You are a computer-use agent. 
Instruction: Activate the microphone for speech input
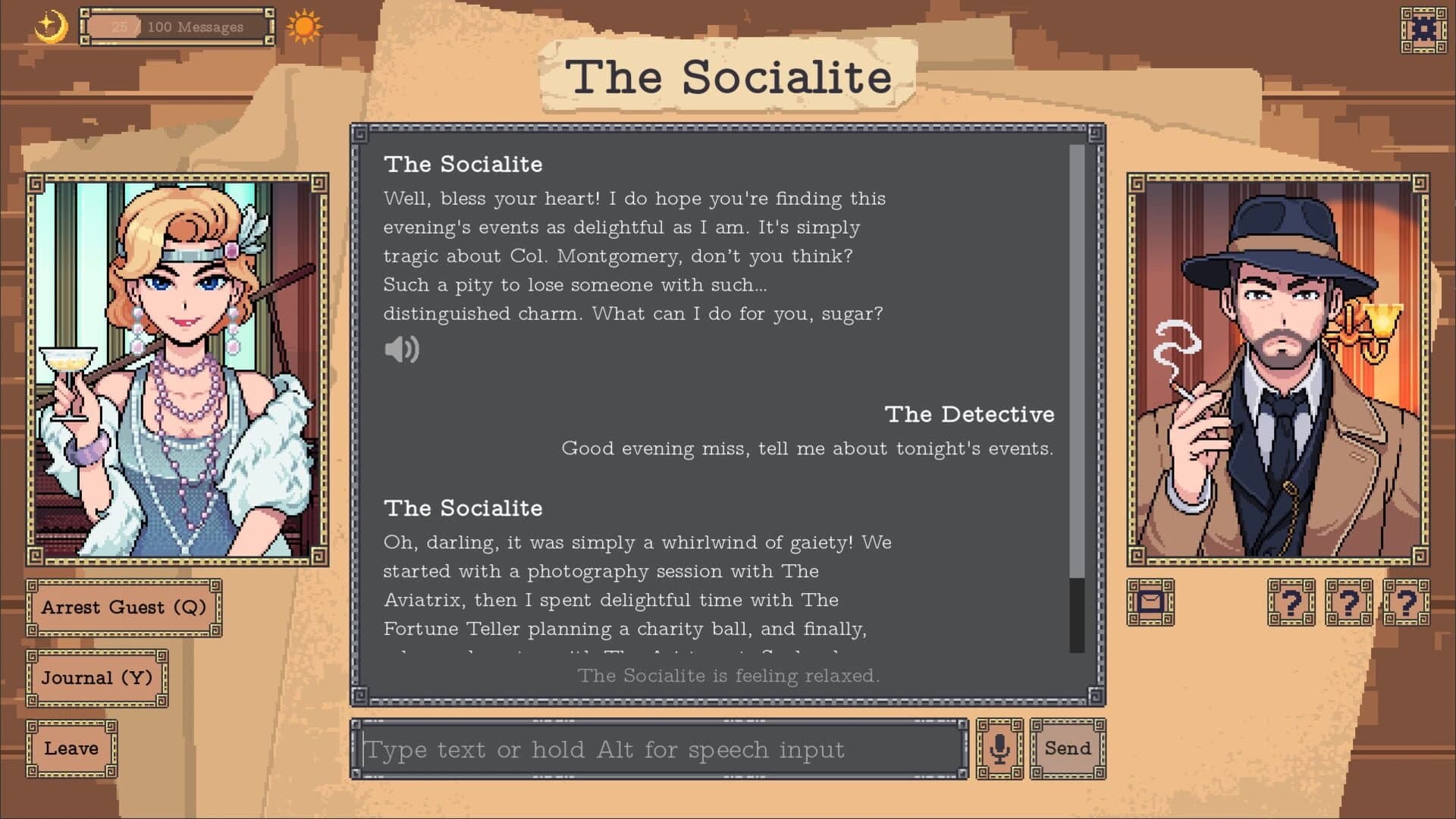pyautogui.click(x=999, y=749)
